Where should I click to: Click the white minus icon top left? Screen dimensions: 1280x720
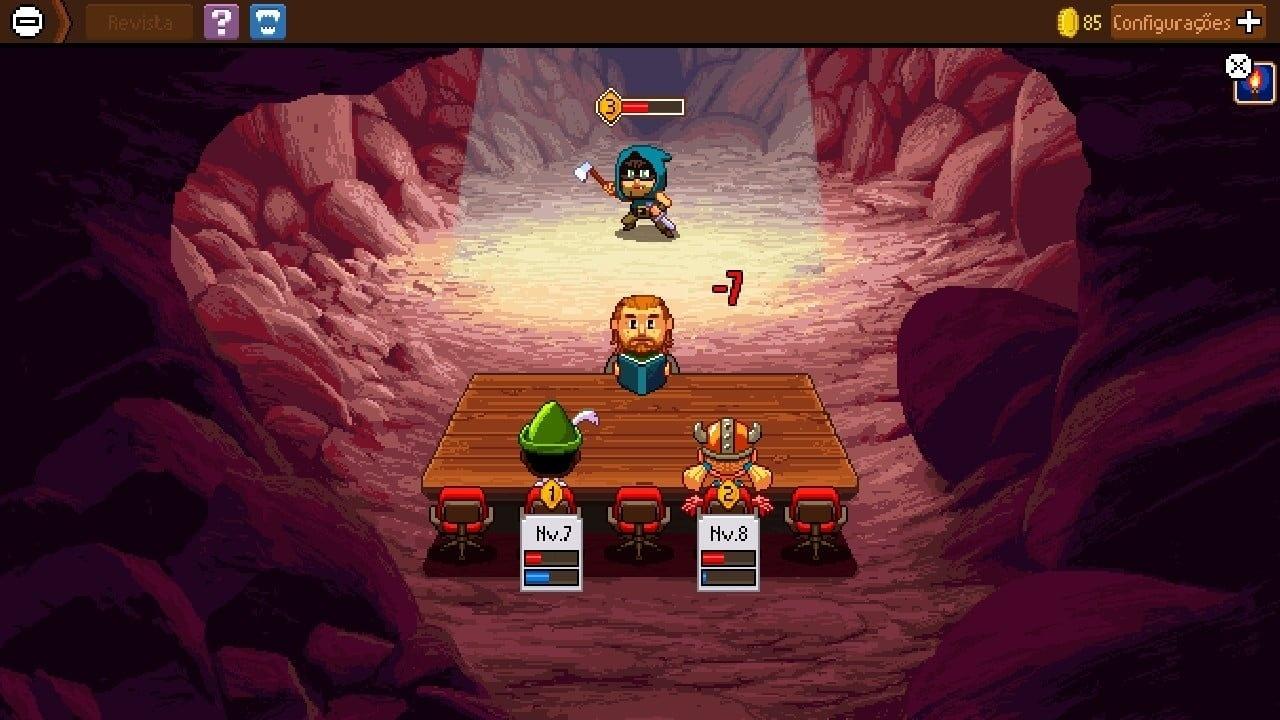(25, 21)
